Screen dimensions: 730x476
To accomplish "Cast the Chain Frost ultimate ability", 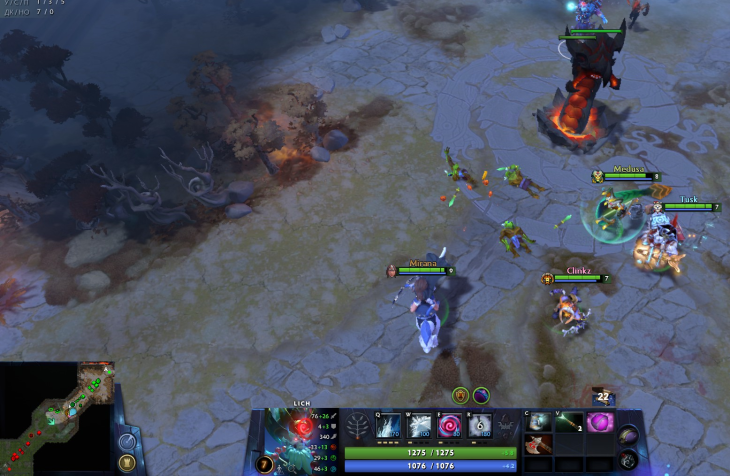I will point(480,425).
